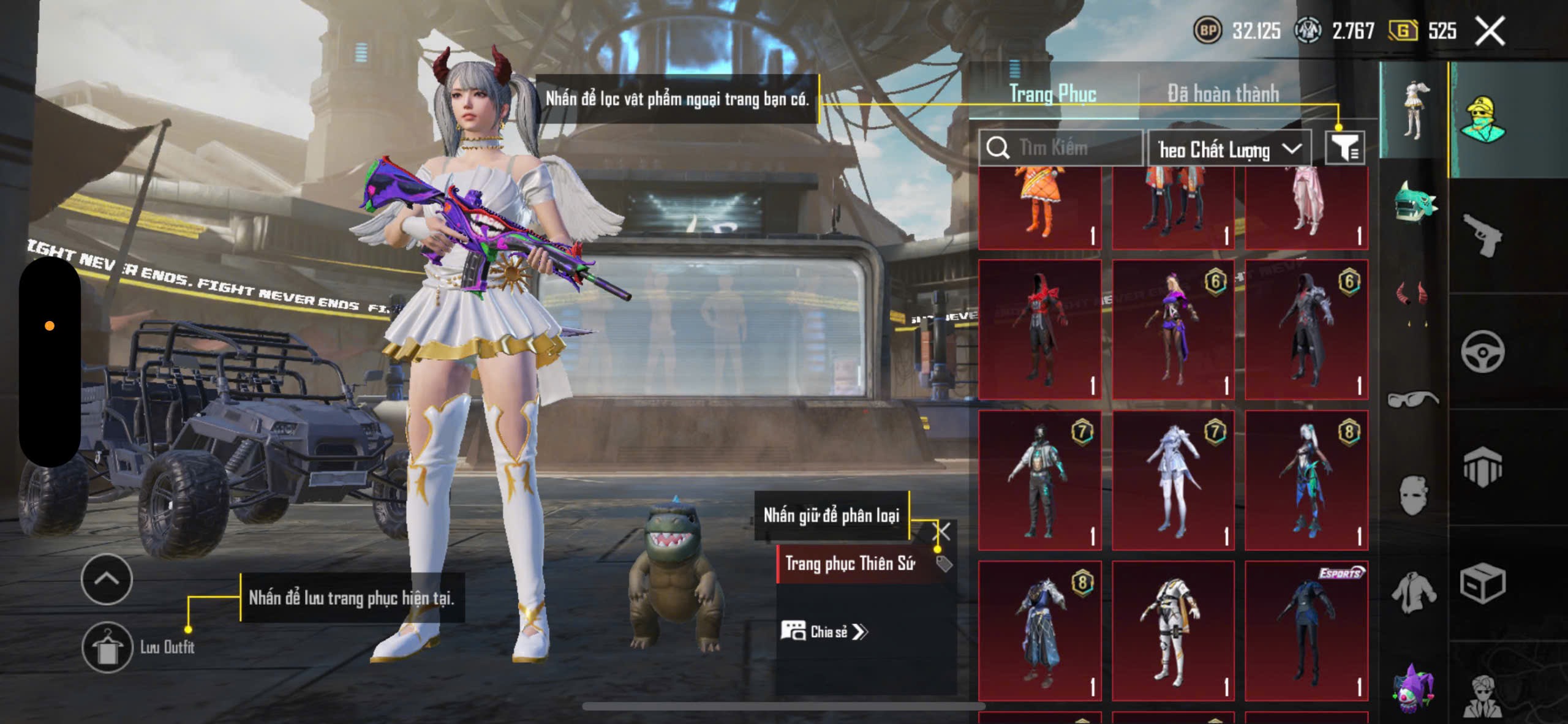Image resolution: width=1568 pixels, height=724 pixels.
Task: Open the steering wheel vehicle section
Action: (1482, 352)
